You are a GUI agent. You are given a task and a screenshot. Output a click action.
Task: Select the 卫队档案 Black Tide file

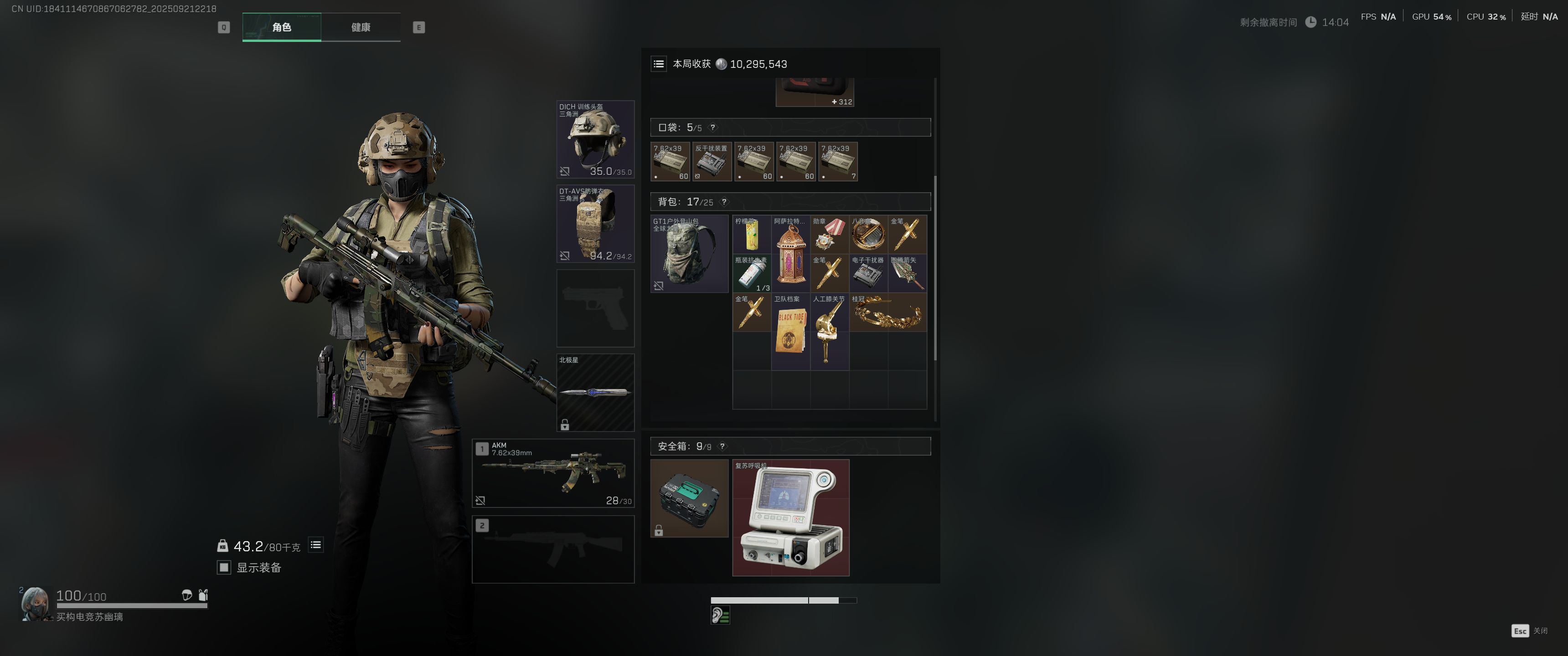791,332
